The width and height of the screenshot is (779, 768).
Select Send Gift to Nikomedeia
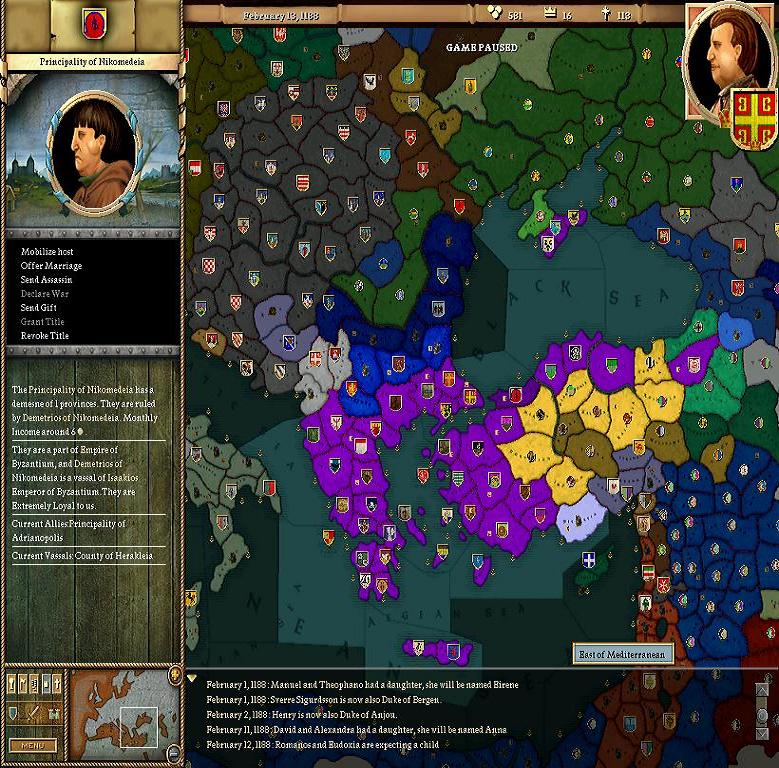pyautogui.click(x=38, y=307)
